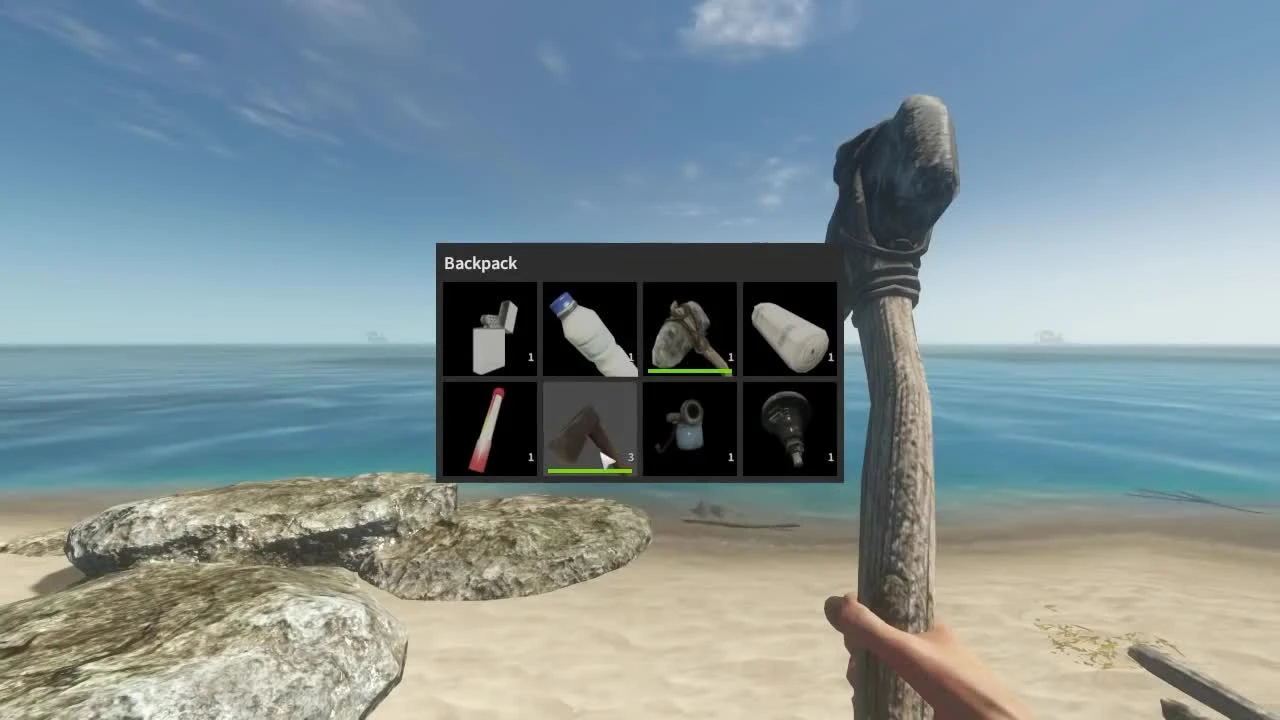Click the crude axe's durability bar

coord(589,470)
